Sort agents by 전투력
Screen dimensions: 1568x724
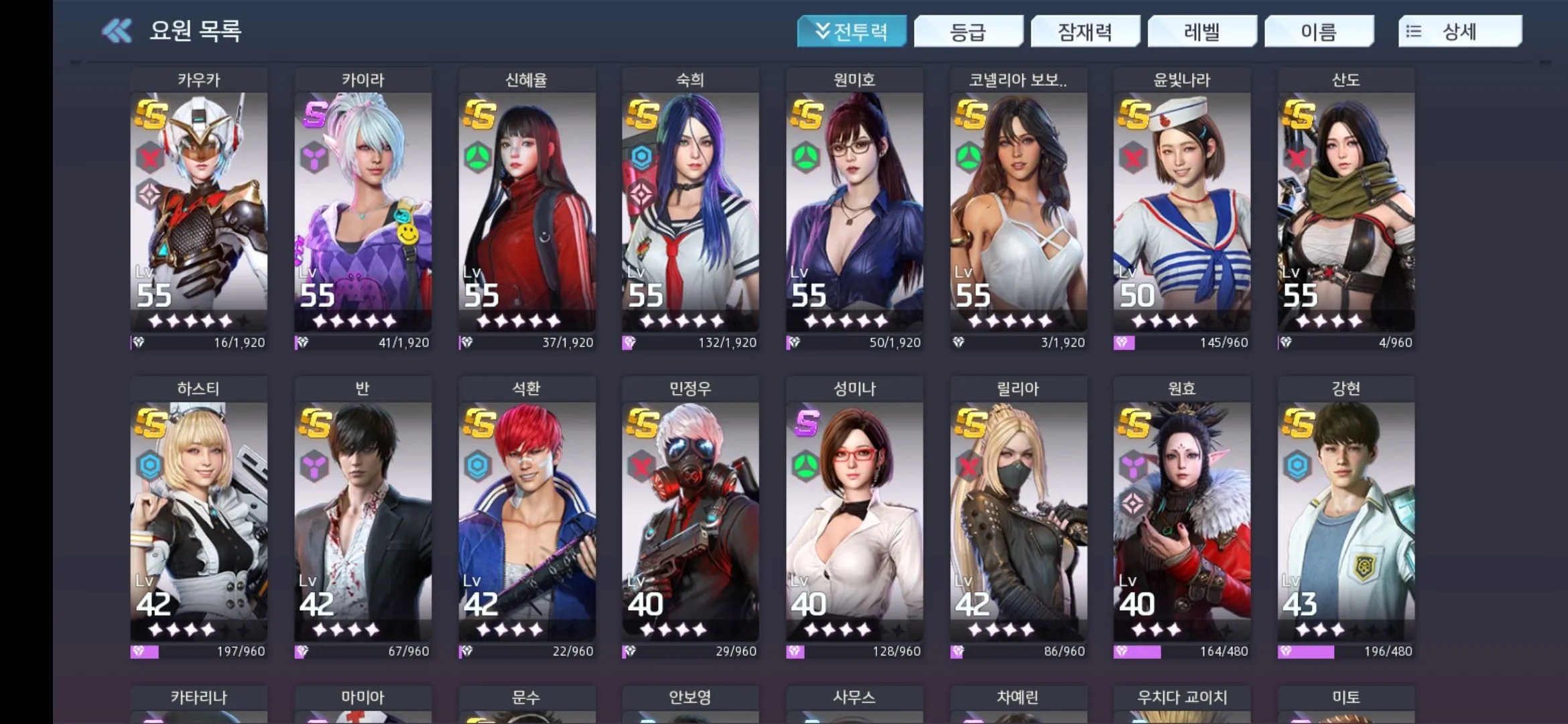click(851, 32)
